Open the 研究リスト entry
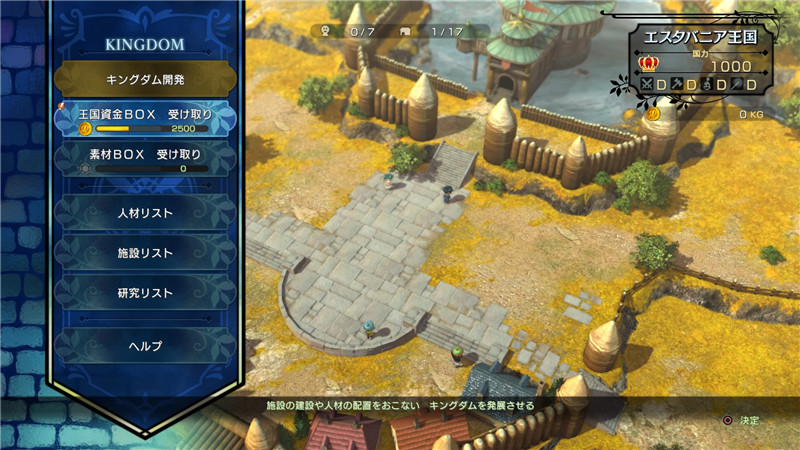The width and height of the screenshot is (800, 450). (145, 293)
